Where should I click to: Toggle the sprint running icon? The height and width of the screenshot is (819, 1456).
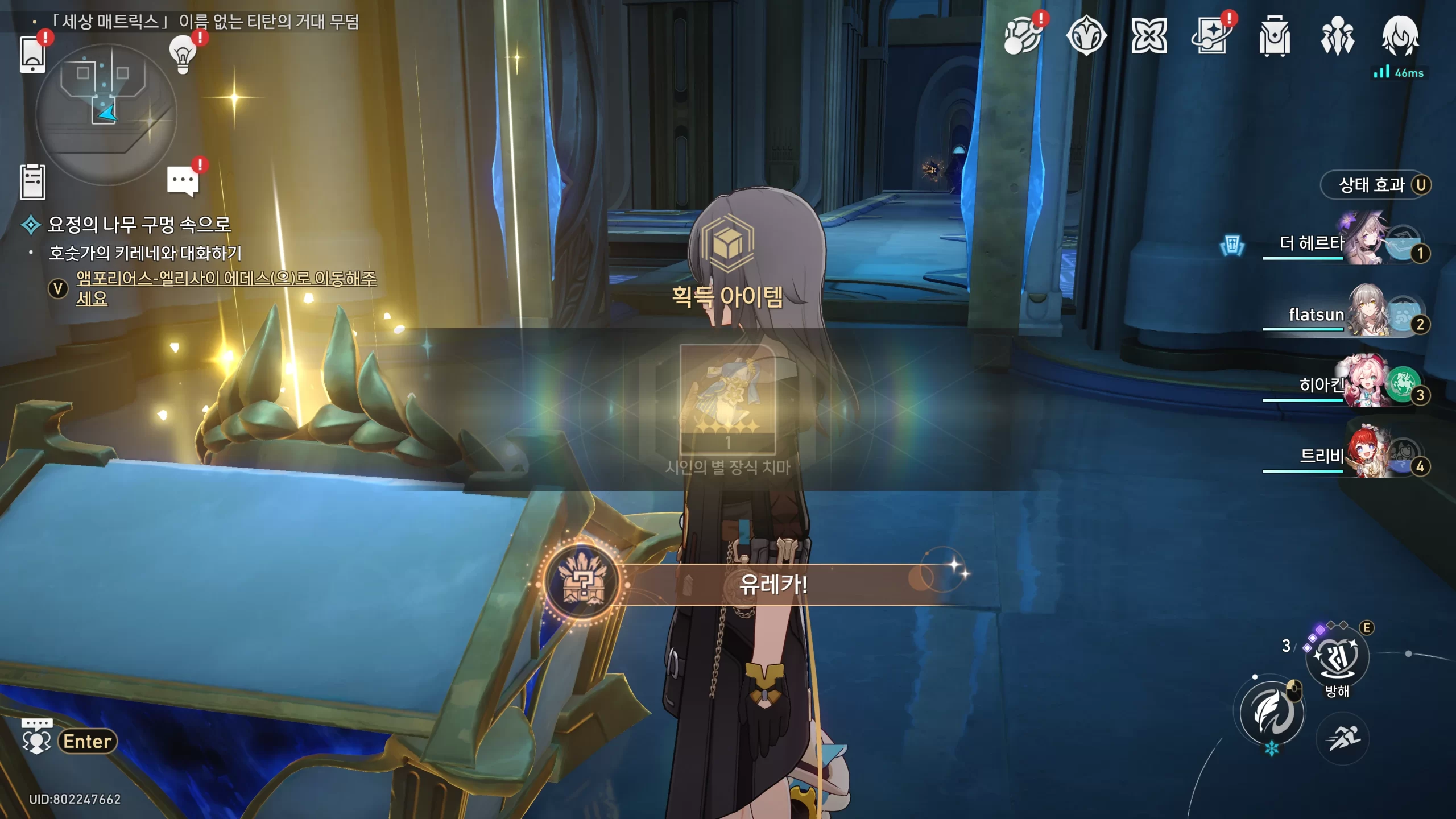[1342, 738]
